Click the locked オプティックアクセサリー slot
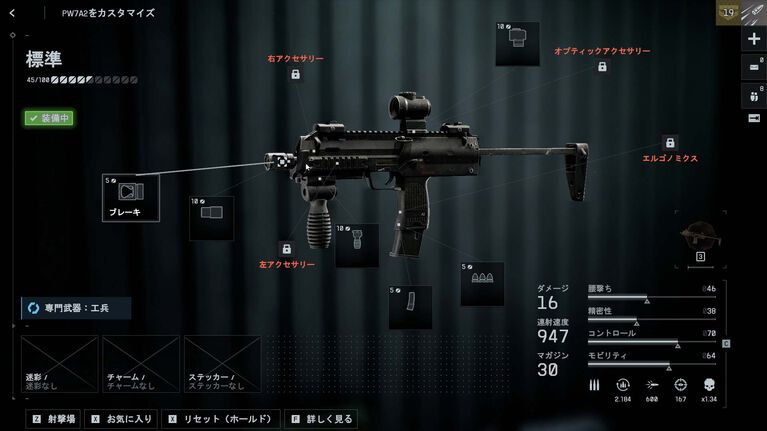This screenshot has height=431, width=767. (x=602, y=66)
